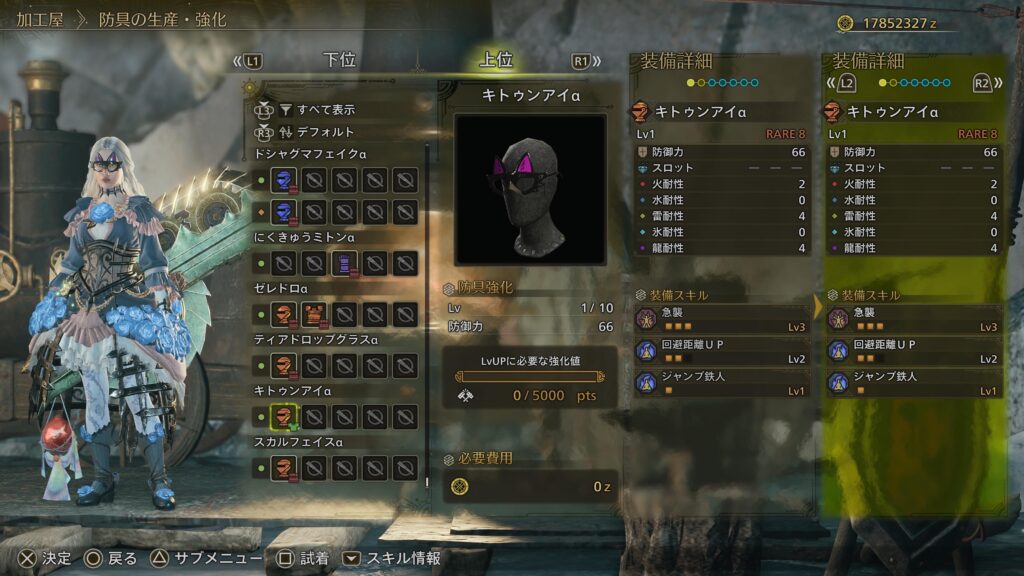Select the ゼレドロα helmet slot
1024x576 pixels.
click(284, 315)
